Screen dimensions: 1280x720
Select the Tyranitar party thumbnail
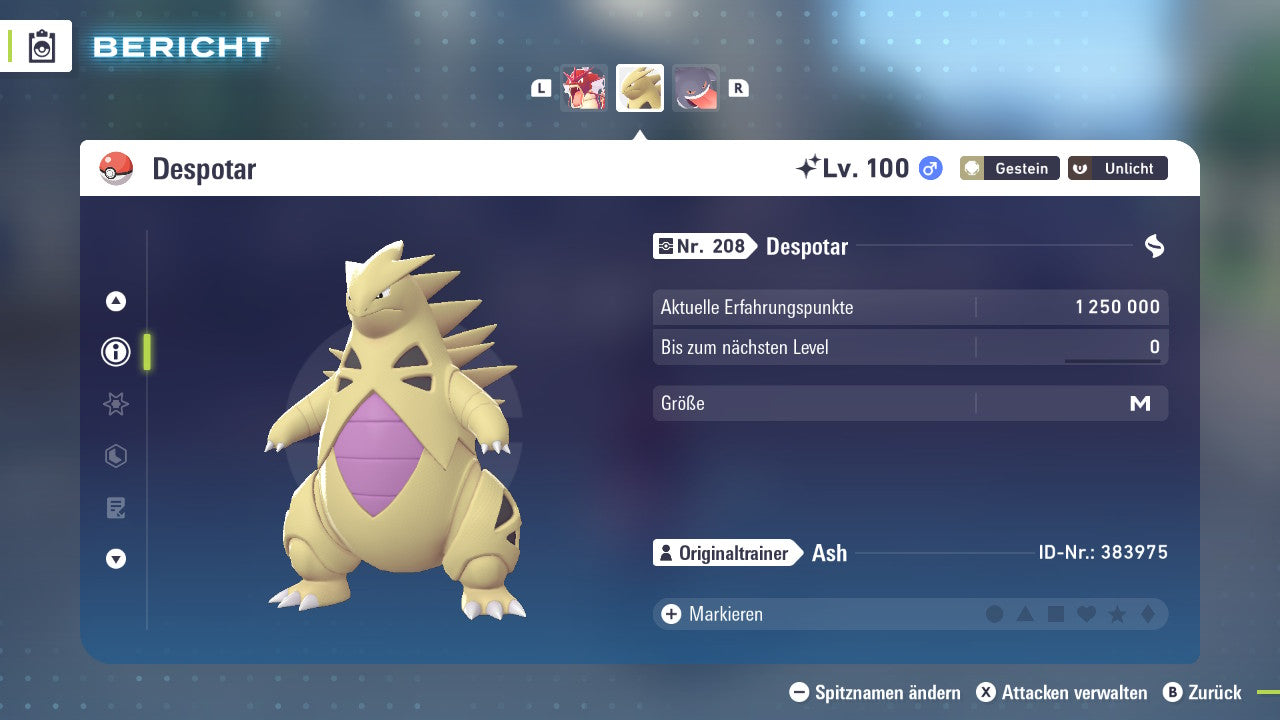(x=640, y=88)
